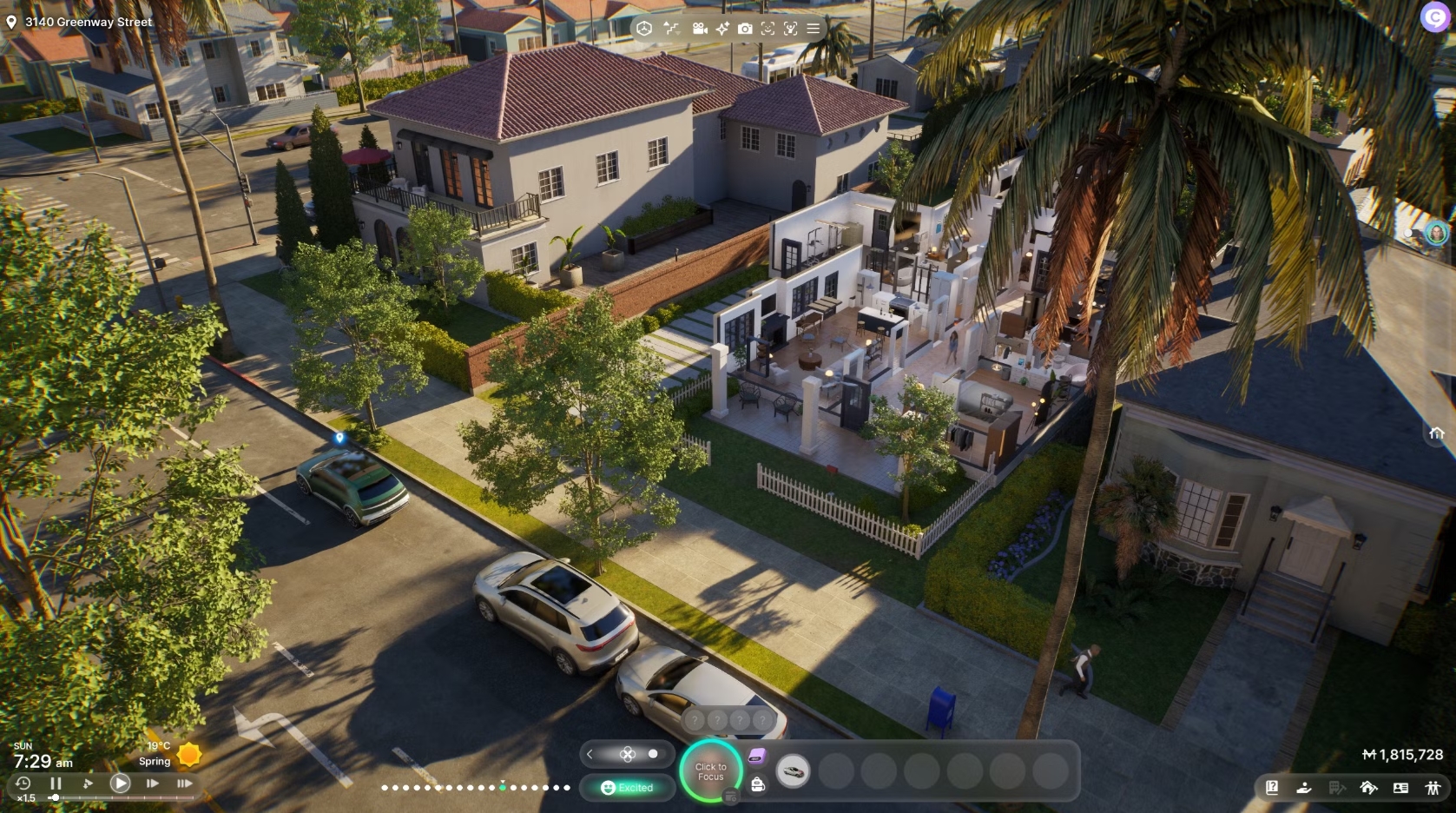Viewport: 1456px width, 813px height.
Task: Open the guide book help icon
Action: click(x=1273, y=788)
